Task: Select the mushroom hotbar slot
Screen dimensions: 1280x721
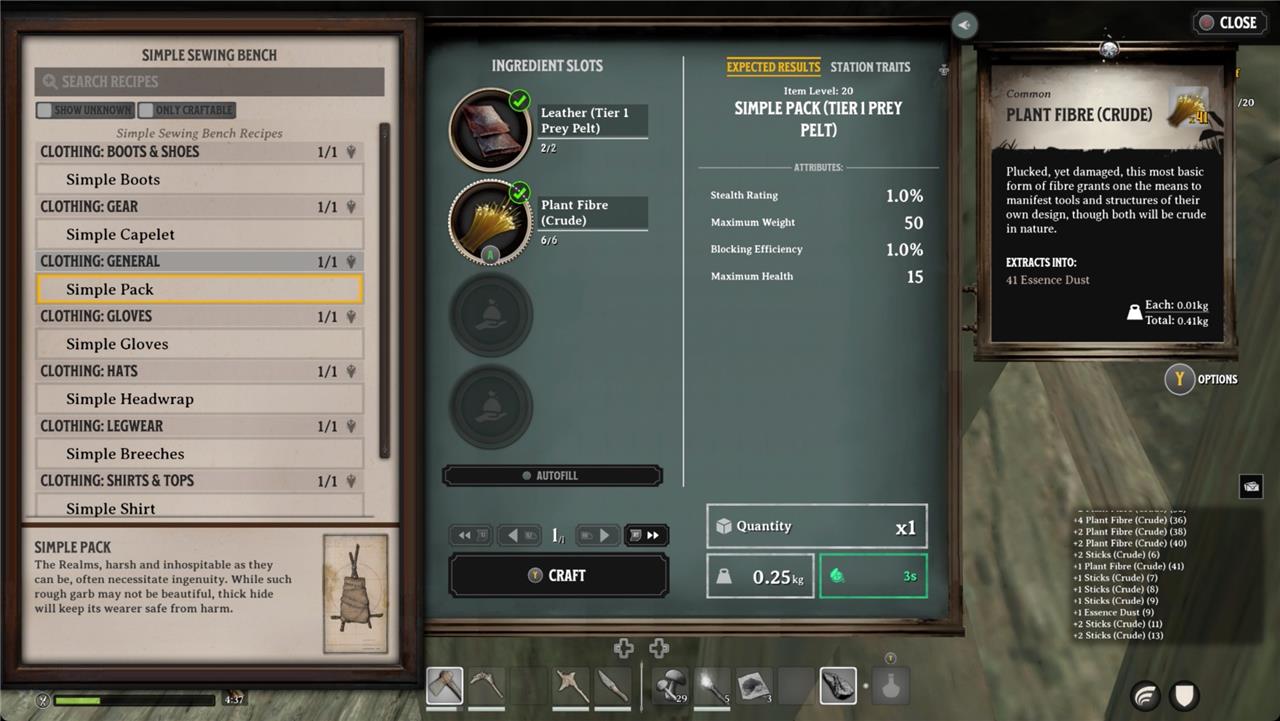Action: point(671,686)
